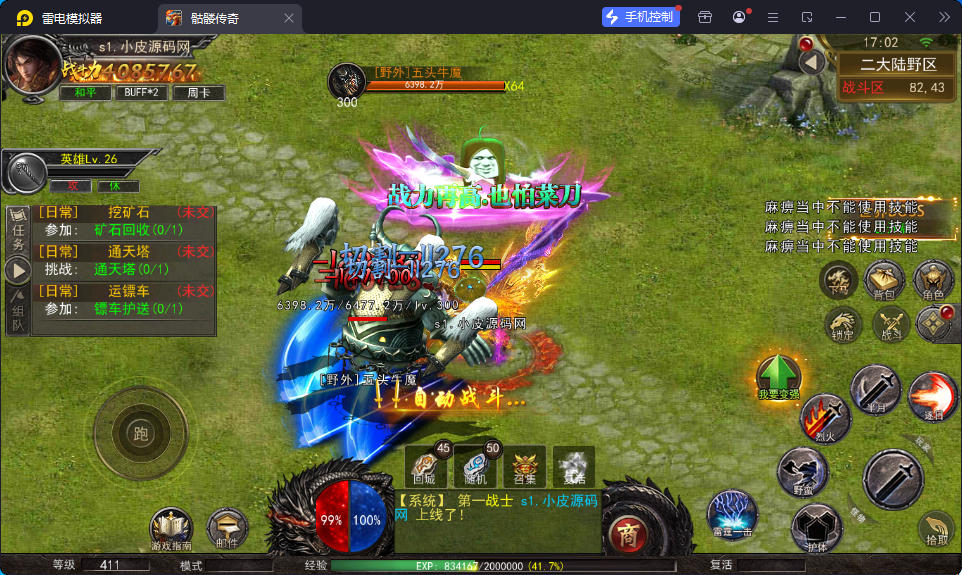Toggle the 锁定 target lock icon
962x575 pixels.
tap(843, 323)
